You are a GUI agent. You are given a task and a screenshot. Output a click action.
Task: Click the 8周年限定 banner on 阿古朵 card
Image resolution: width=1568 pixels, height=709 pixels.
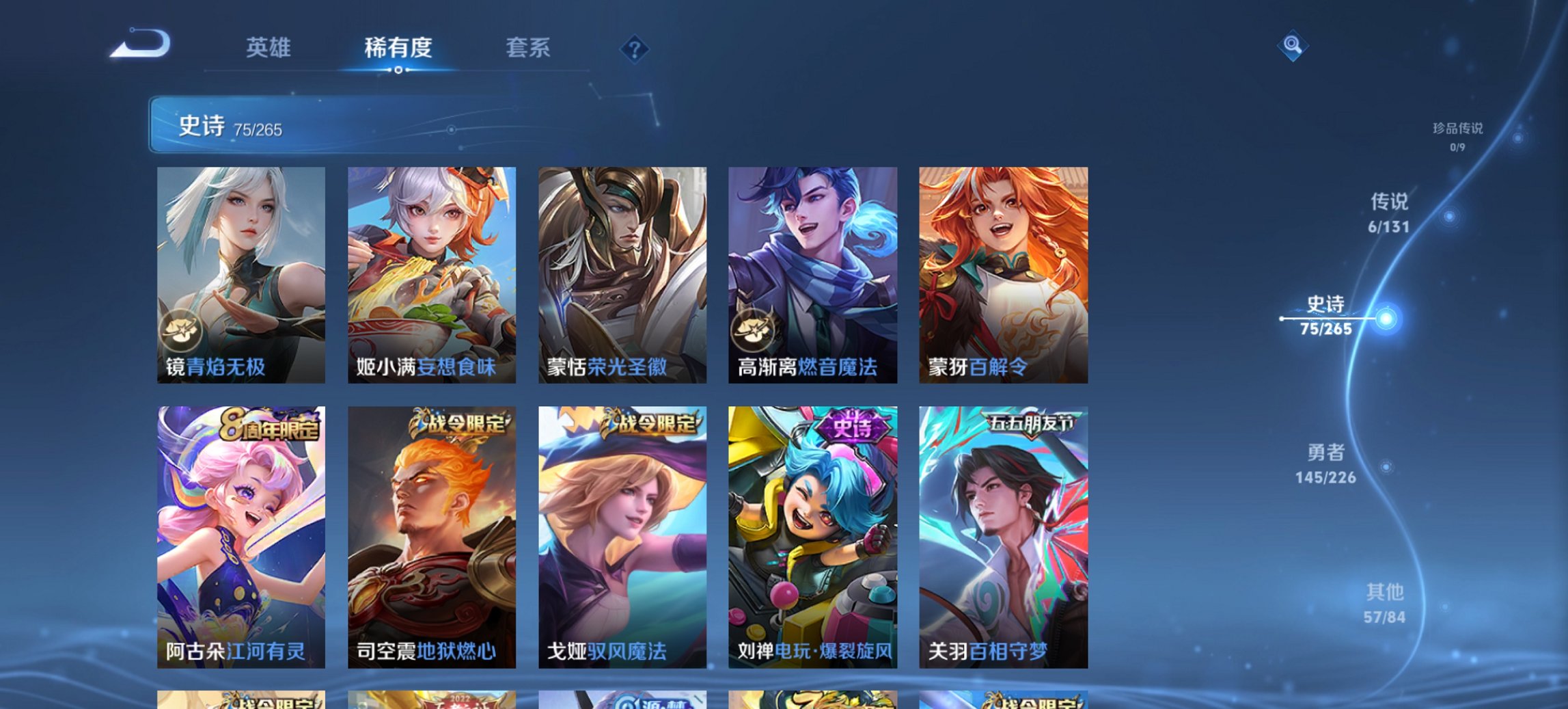click(269, 424)
